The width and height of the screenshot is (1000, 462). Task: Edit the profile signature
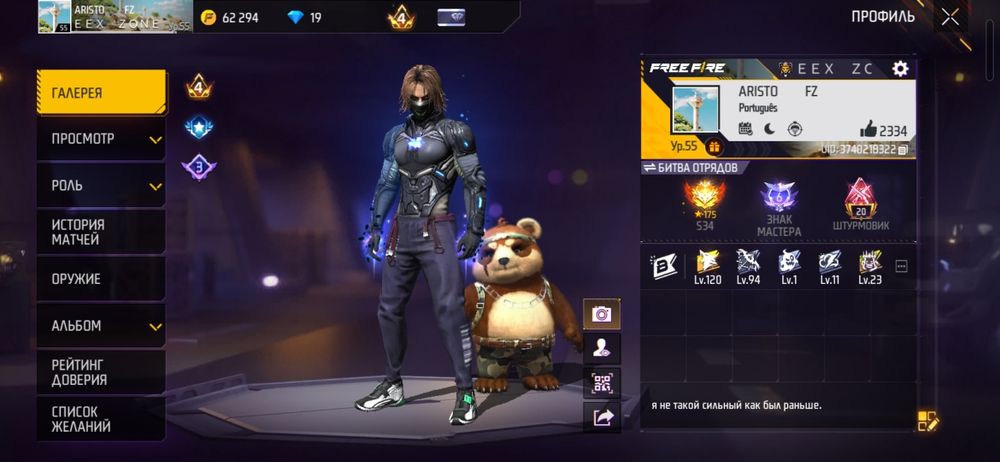click(927, 421)
